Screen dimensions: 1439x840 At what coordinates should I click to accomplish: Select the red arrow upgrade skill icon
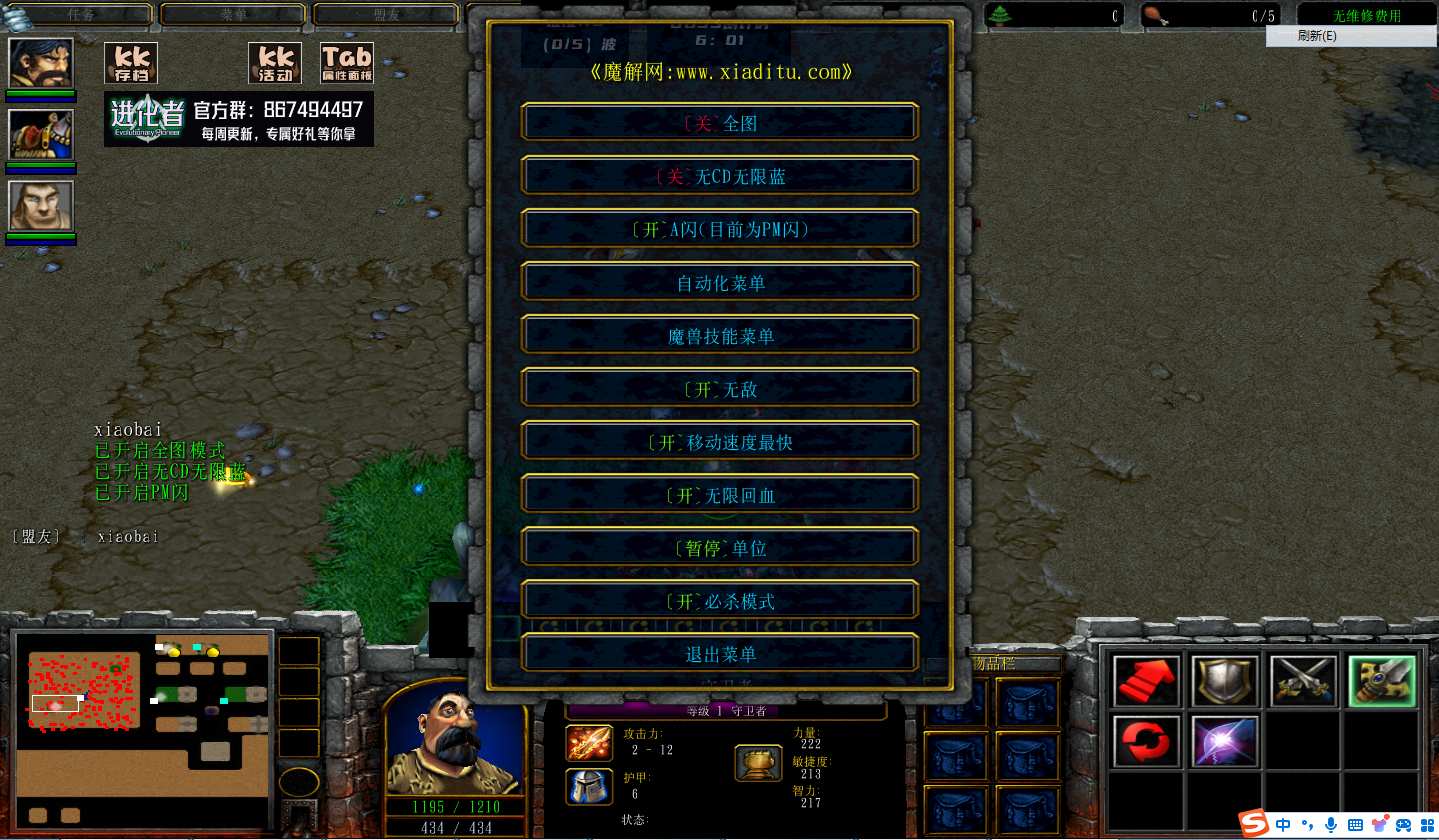pyautogui.click(x=1144, y=680)
